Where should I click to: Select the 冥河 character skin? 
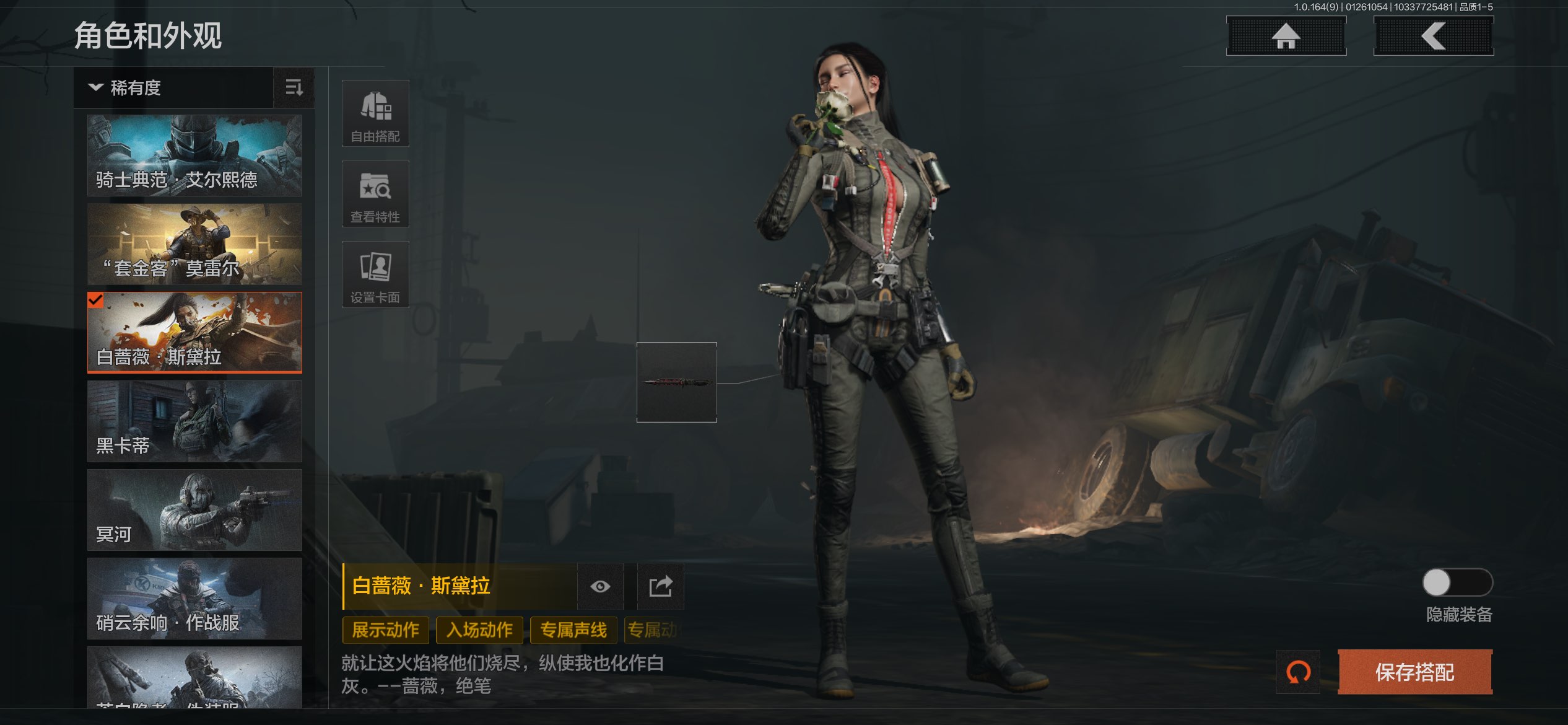(194, 510)
